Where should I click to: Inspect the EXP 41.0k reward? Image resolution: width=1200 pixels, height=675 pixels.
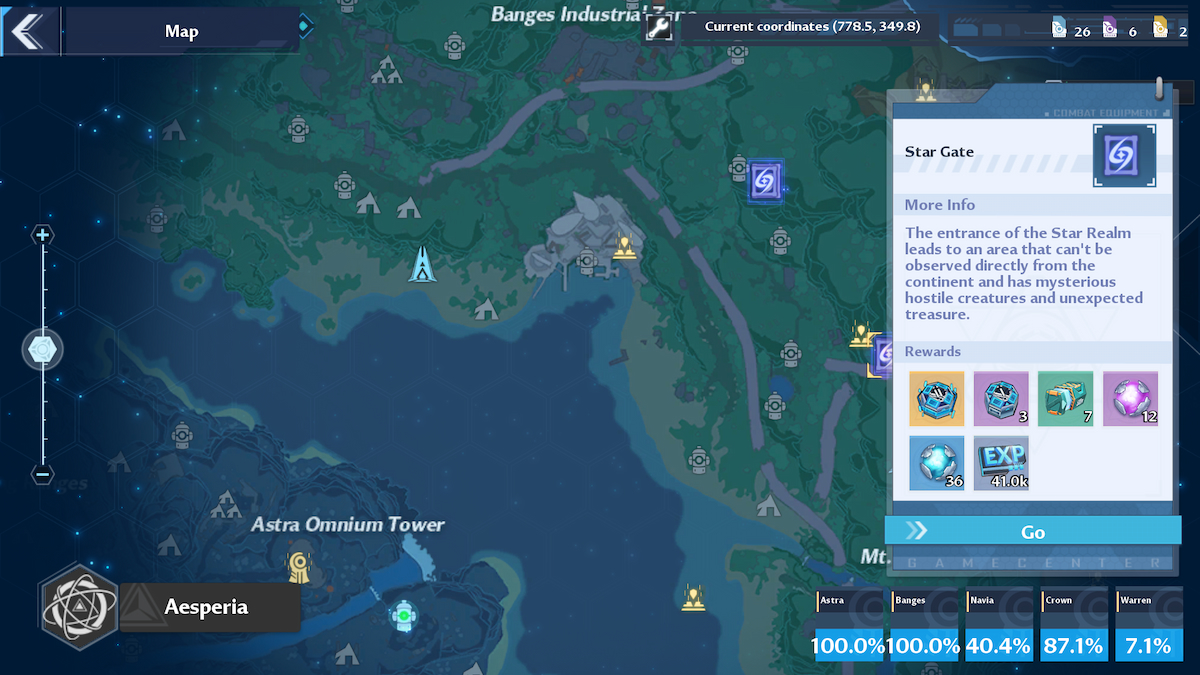1001,463
